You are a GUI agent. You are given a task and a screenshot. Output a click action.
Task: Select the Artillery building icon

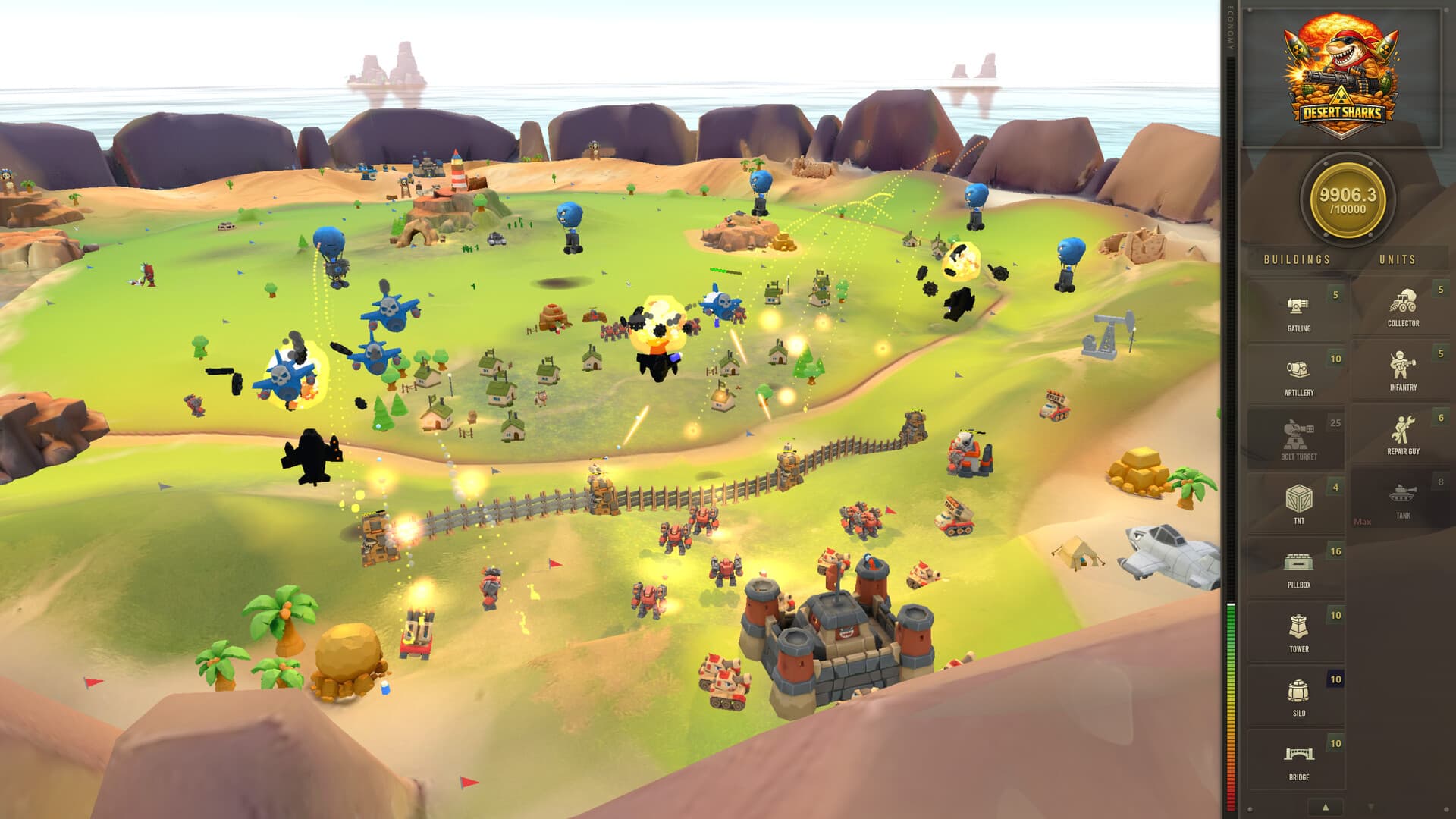[1298, 370]
